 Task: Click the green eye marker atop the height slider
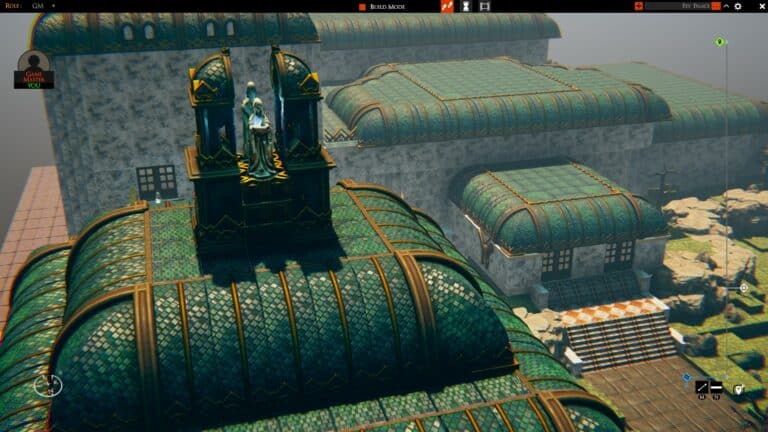tap(719, 42)
